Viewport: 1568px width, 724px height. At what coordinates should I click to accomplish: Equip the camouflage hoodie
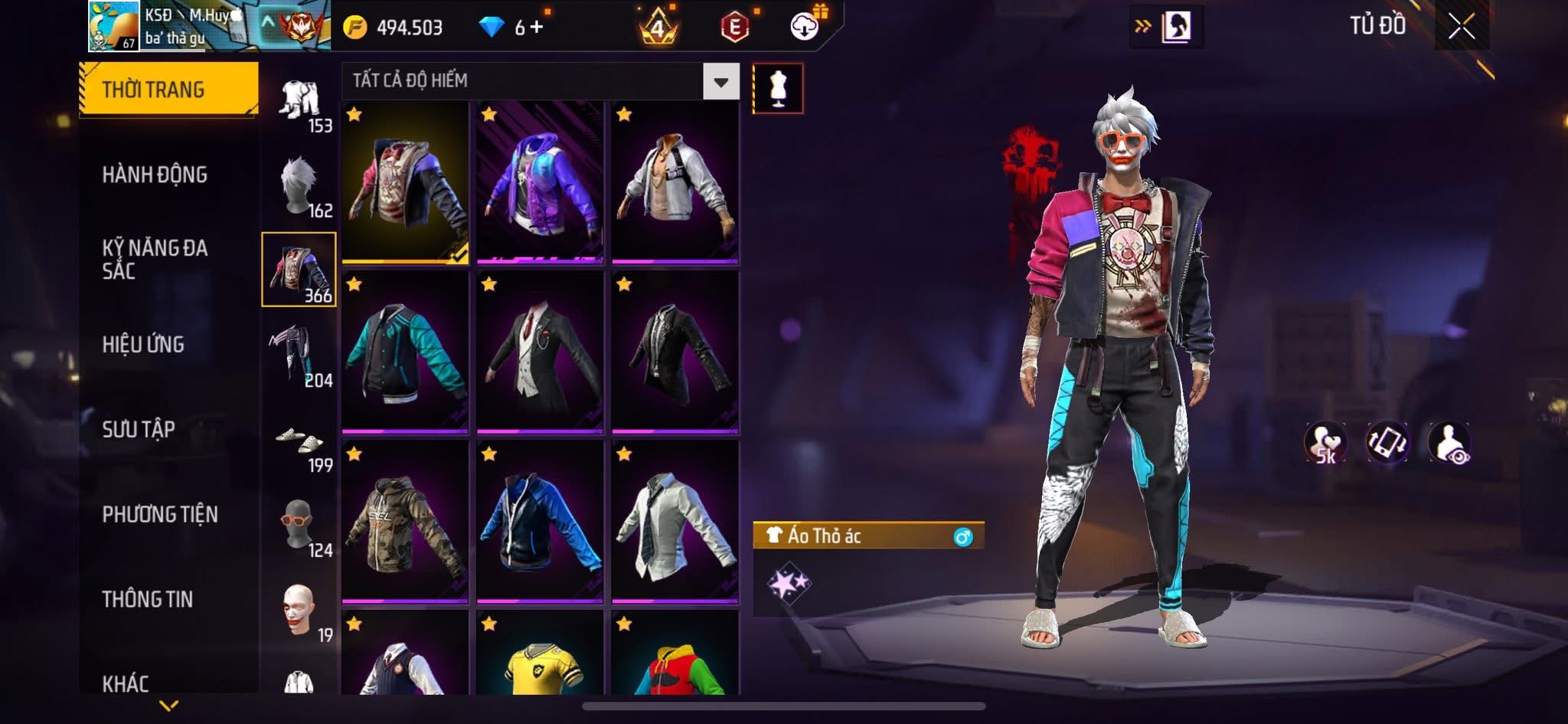click(x=405, y=523)
